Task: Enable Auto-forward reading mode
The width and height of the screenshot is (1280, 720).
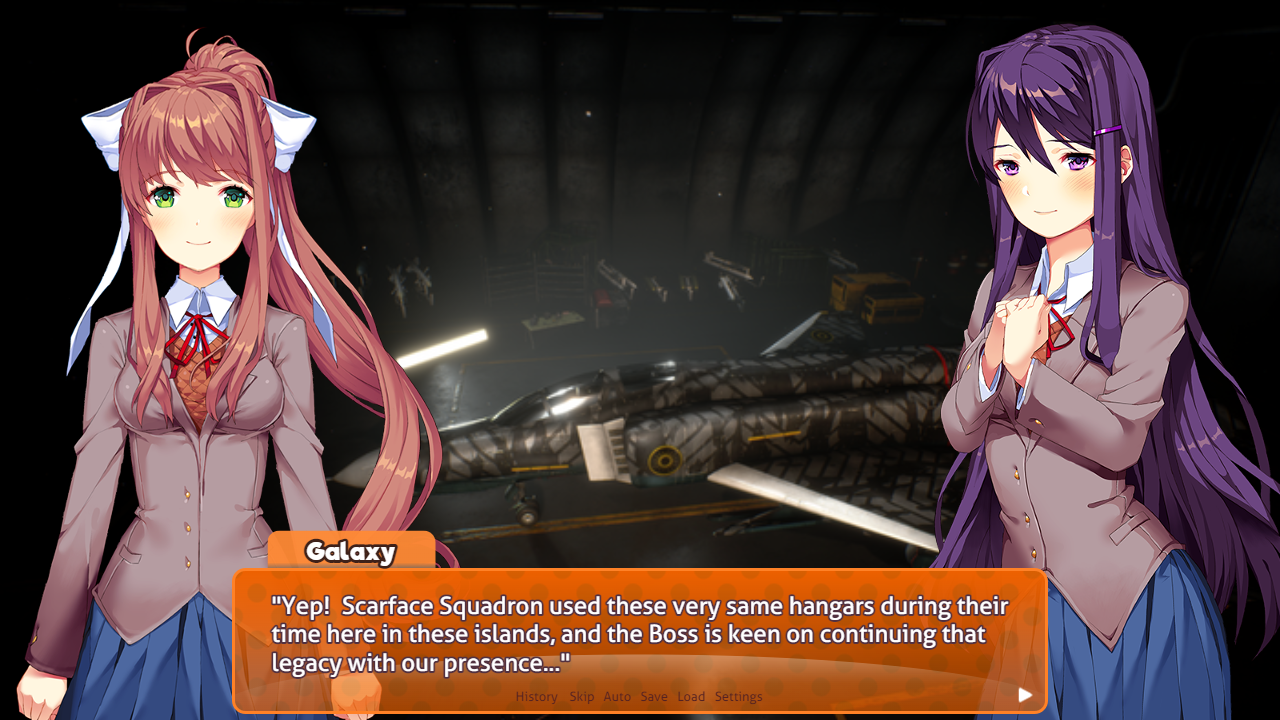Action: tap(616, 696)
